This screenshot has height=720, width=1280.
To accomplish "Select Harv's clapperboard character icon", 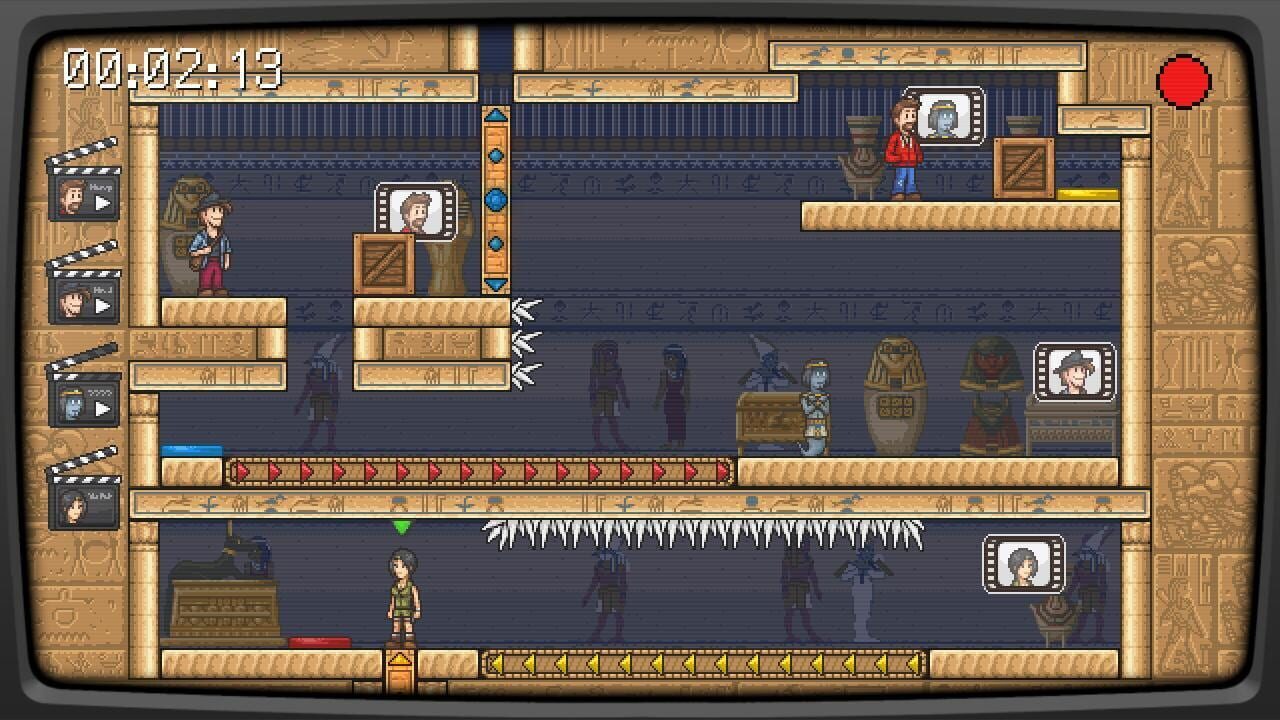I will pyautogui.click(x=82, y=196).
